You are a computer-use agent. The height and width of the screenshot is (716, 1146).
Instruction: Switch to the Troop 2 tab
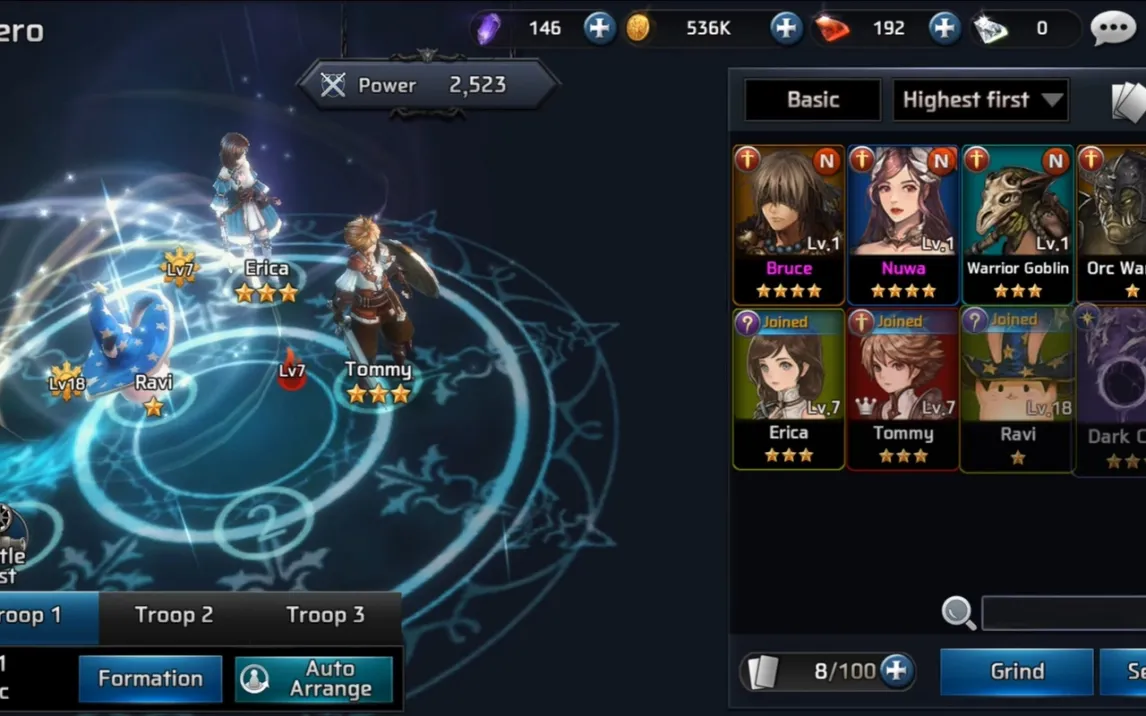(x=174, y=615)
